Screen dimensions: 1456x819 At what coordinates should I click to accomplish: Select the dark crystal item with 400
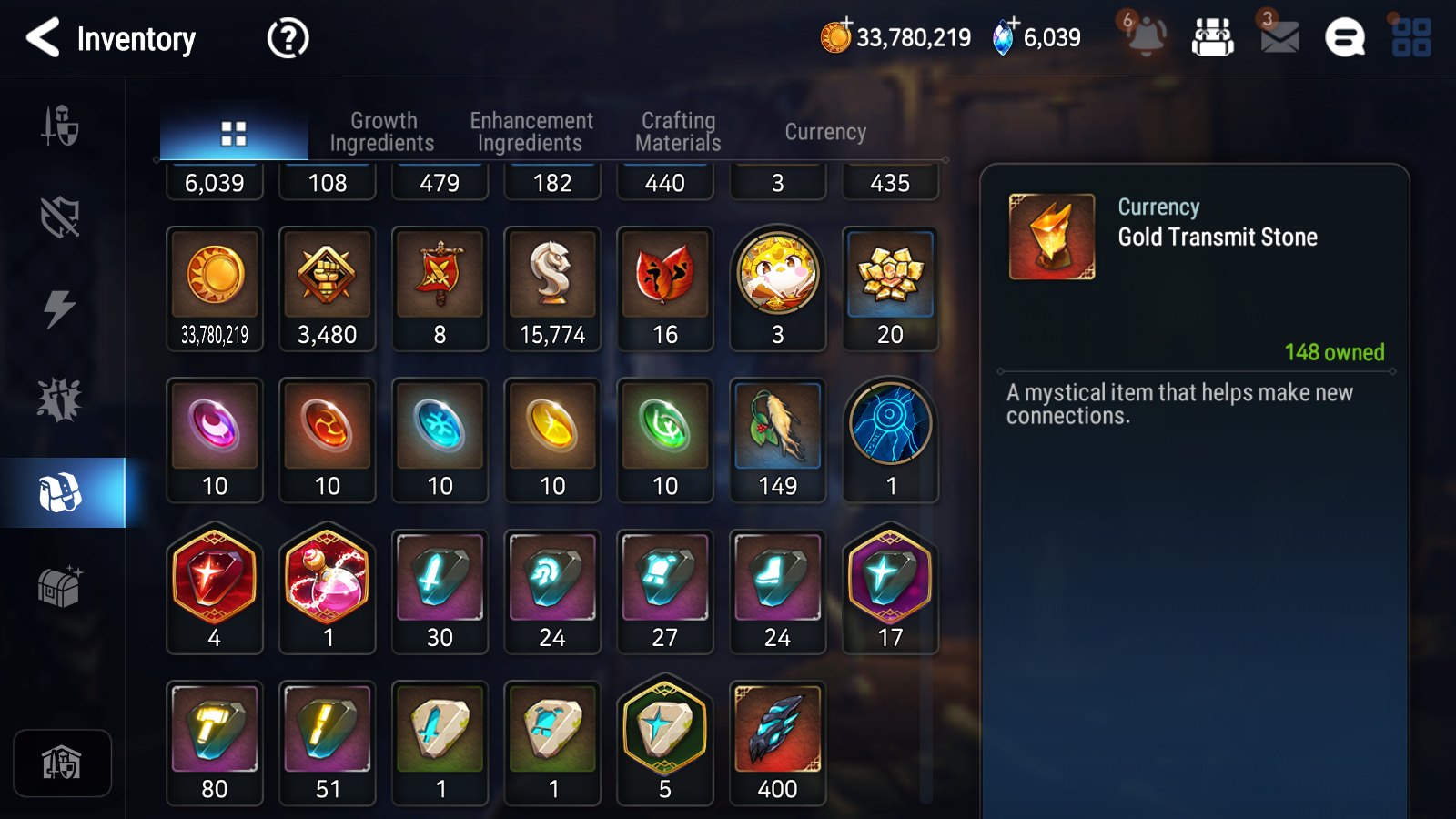(x=778, y=743)
